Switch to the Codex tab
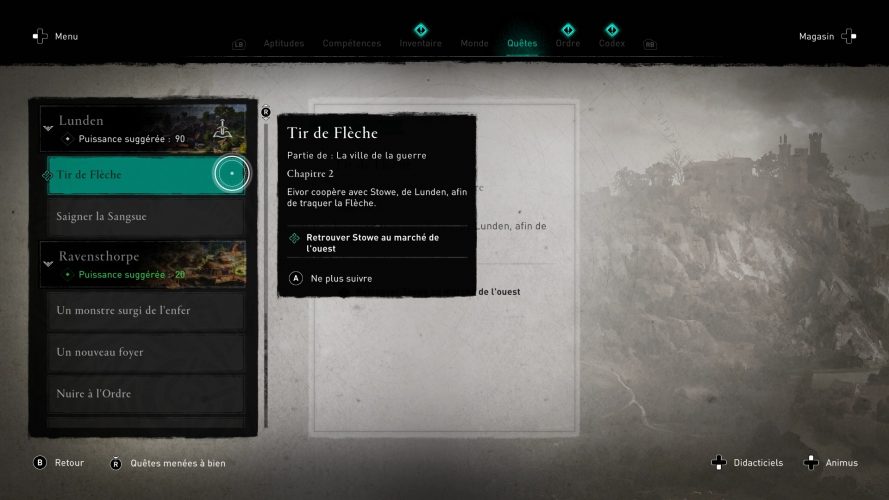The width and height of the screenshot is (889, 500). click(x=612, y=43)
